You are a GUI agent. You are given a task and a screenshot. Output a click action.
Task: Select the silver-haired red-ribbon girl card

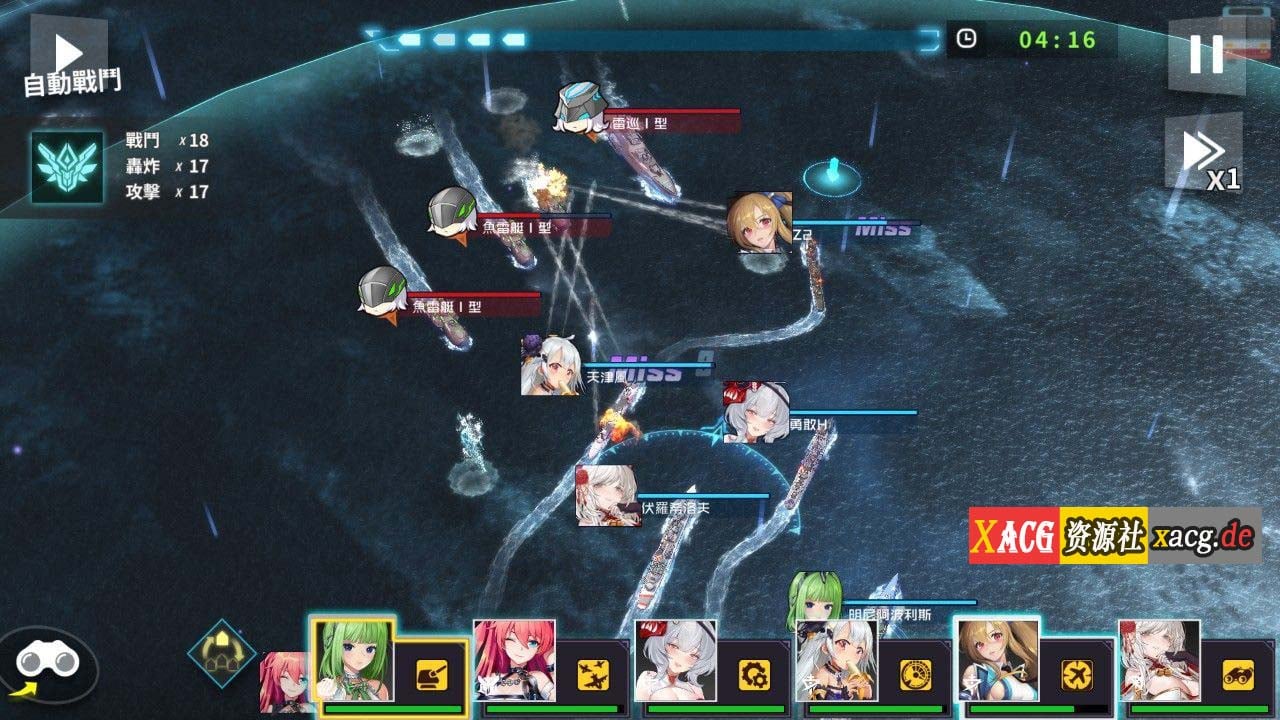(x=675, y=660)
